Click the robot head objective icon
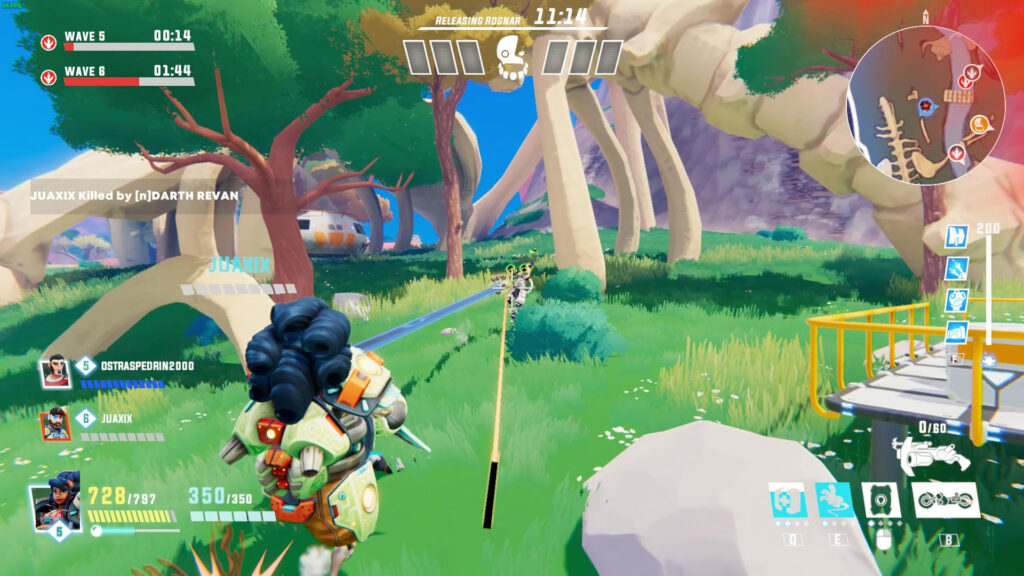The image size is (1024, 576). [x=511, y=57]
